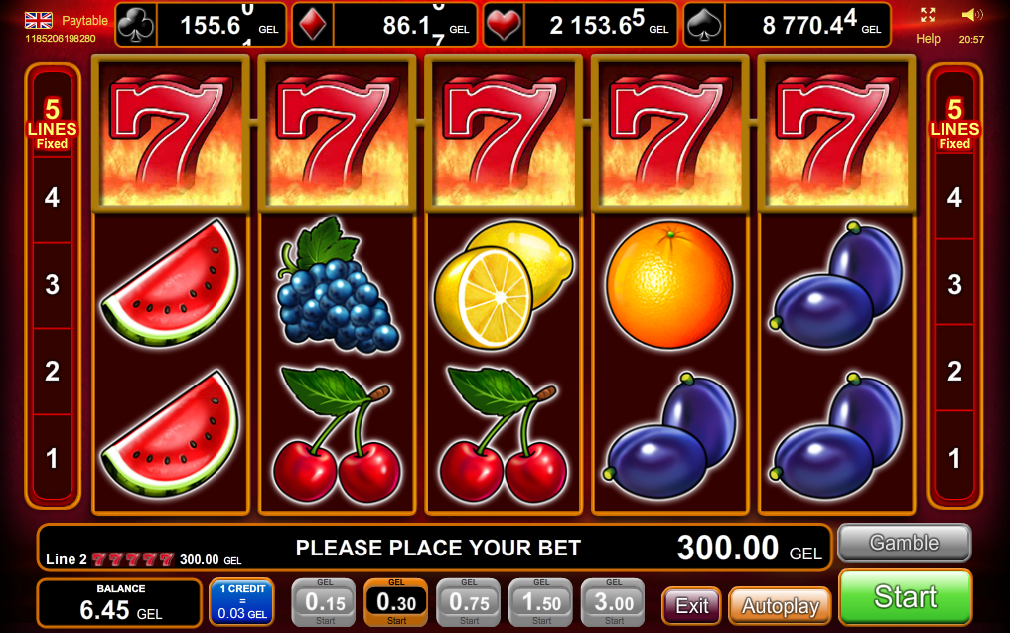Open the Help page
This screenshot has height=633, width=1010.
pyautogui.click(x=928, y=39)
